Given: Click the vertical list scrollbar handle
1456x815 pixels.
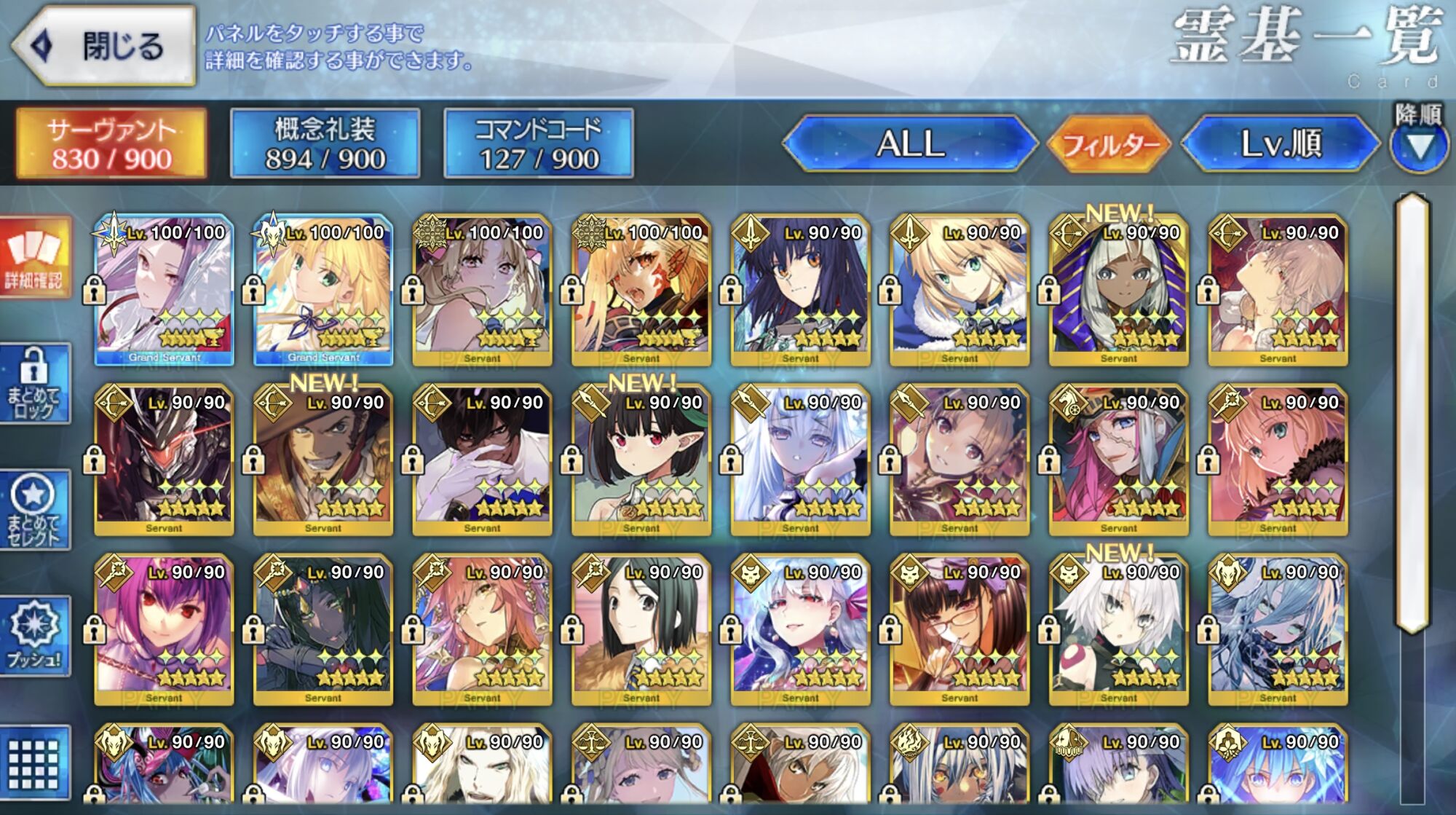Looking at the screenshot, I should (1412, 412).
